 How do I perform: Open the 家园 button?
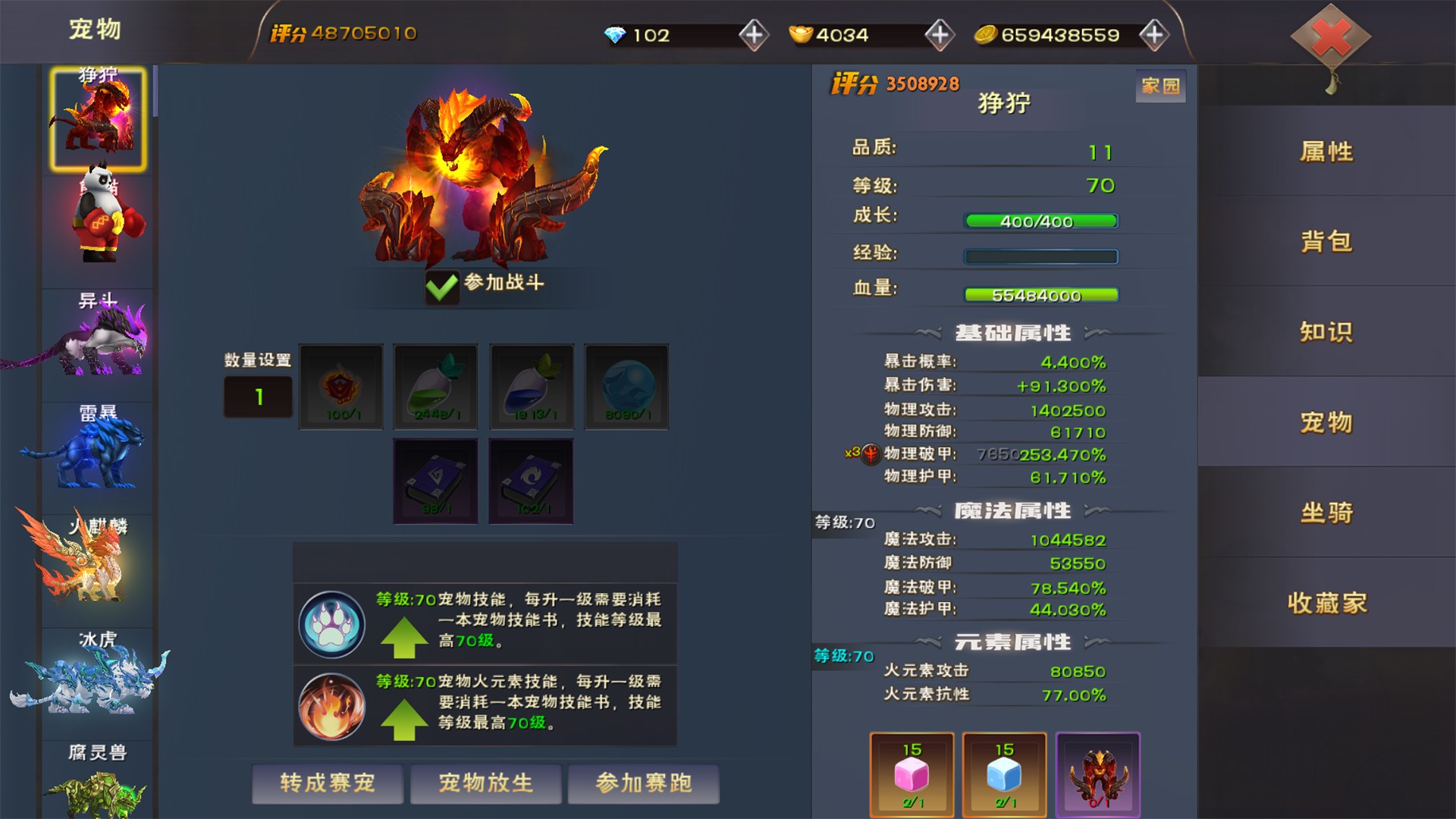click(x=1160, y=86)
